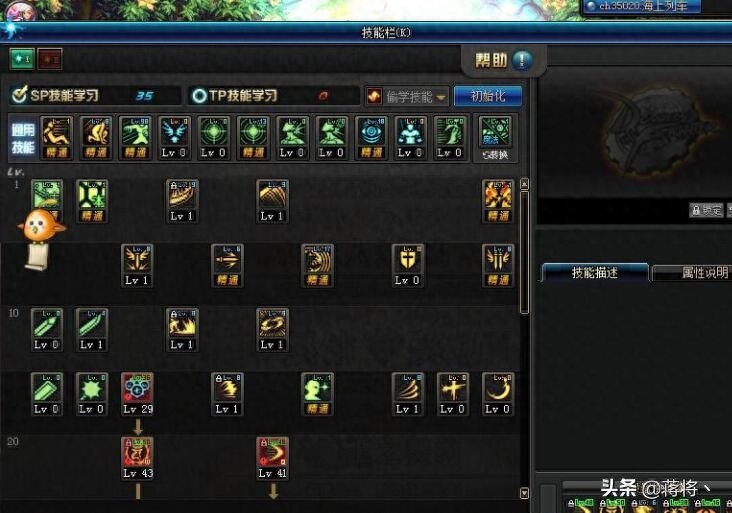The image size is (732, 513).
Task: Open the 偷学技能 dropdown
Action: (x=406, y=96)
